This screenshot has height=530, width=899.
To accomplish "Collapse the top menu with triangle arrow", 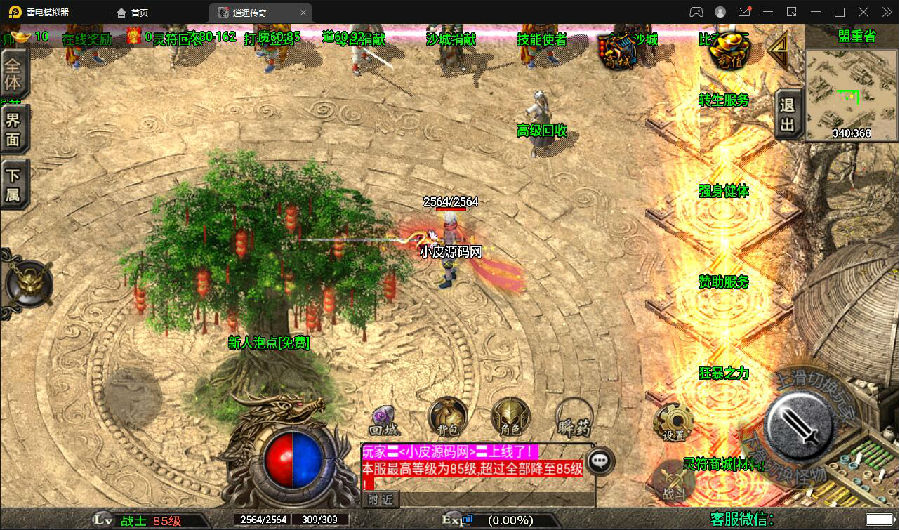I will pos(776,48).
